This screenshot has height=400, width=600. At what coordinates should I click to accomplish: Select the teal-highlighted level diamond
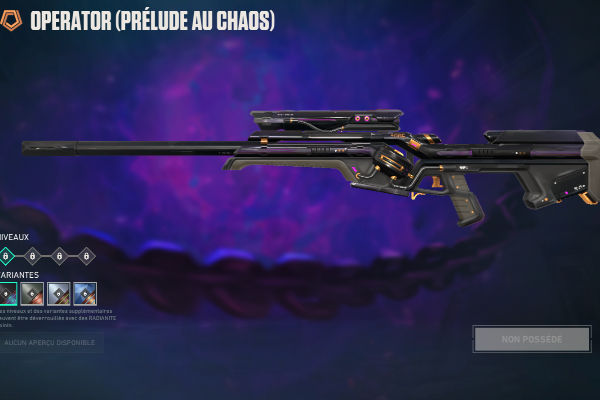tap(6, 256)
